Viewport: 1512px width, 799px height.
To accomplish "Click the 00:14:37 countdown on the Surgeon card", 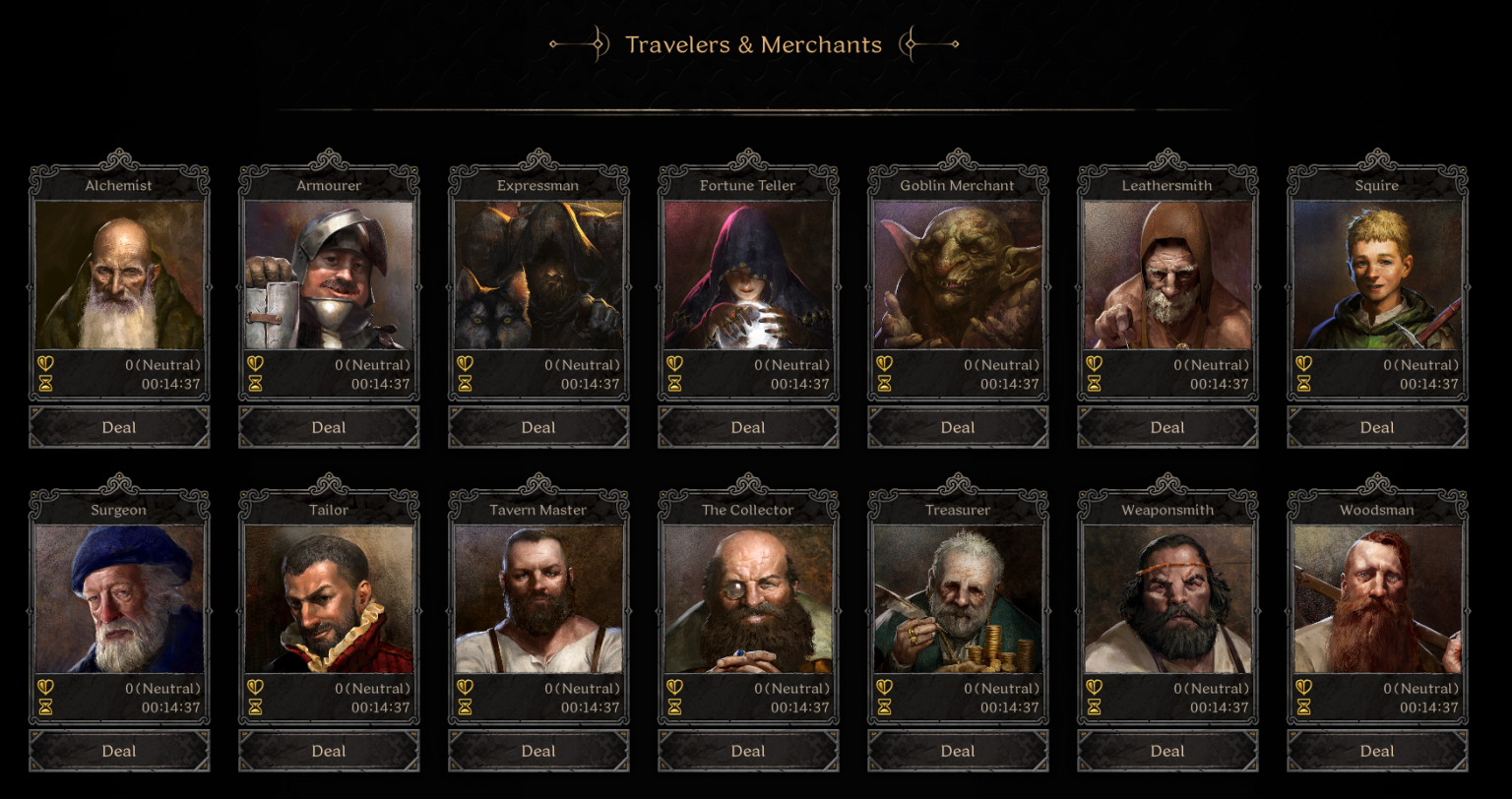I will 171,706.
